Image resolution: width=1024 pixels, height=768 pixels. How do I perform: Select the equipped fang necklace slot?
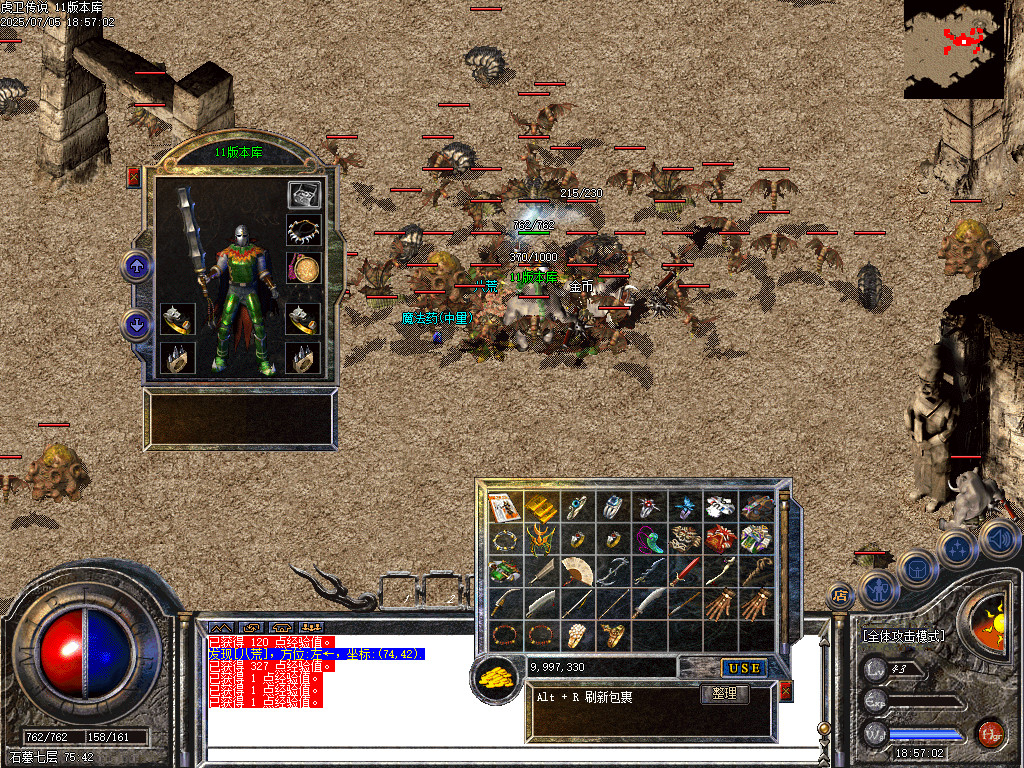[x=304, y=231]
